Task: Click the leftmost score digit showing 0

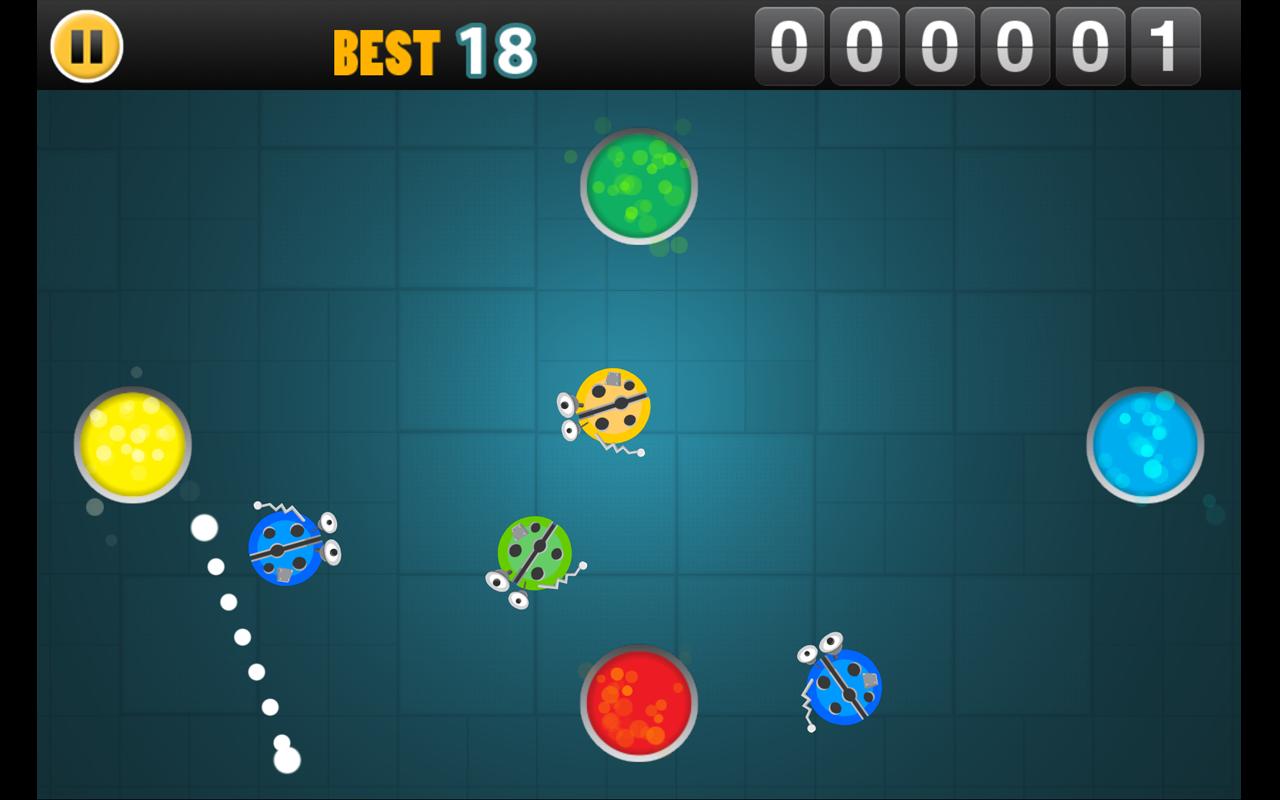Action: coord(792,45)
